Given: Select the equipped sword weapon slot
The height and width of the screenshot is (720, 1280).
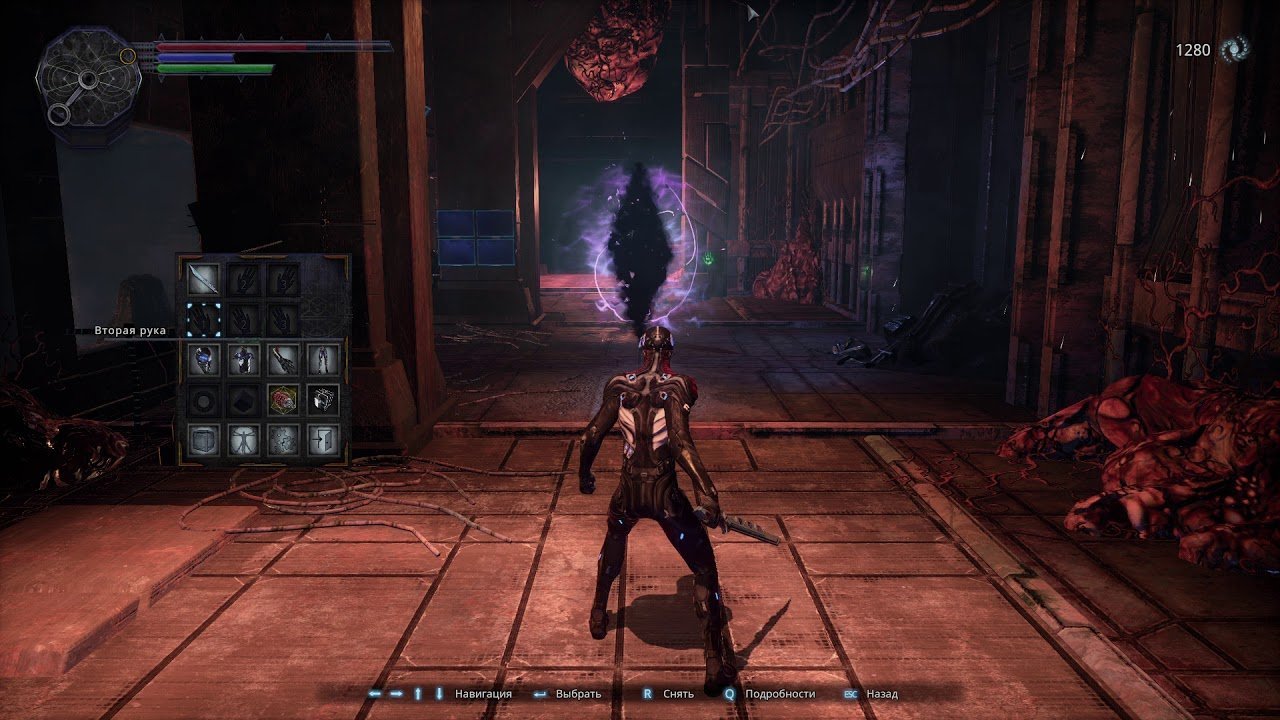Looking at the screenshot, I should 204,279.
